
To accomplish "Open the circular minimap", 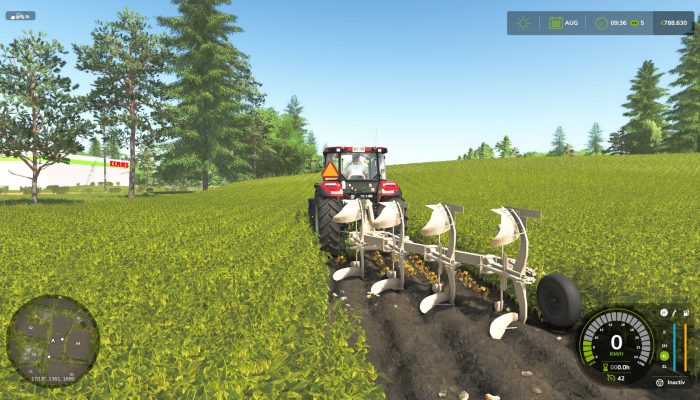I will pos(52,340).
